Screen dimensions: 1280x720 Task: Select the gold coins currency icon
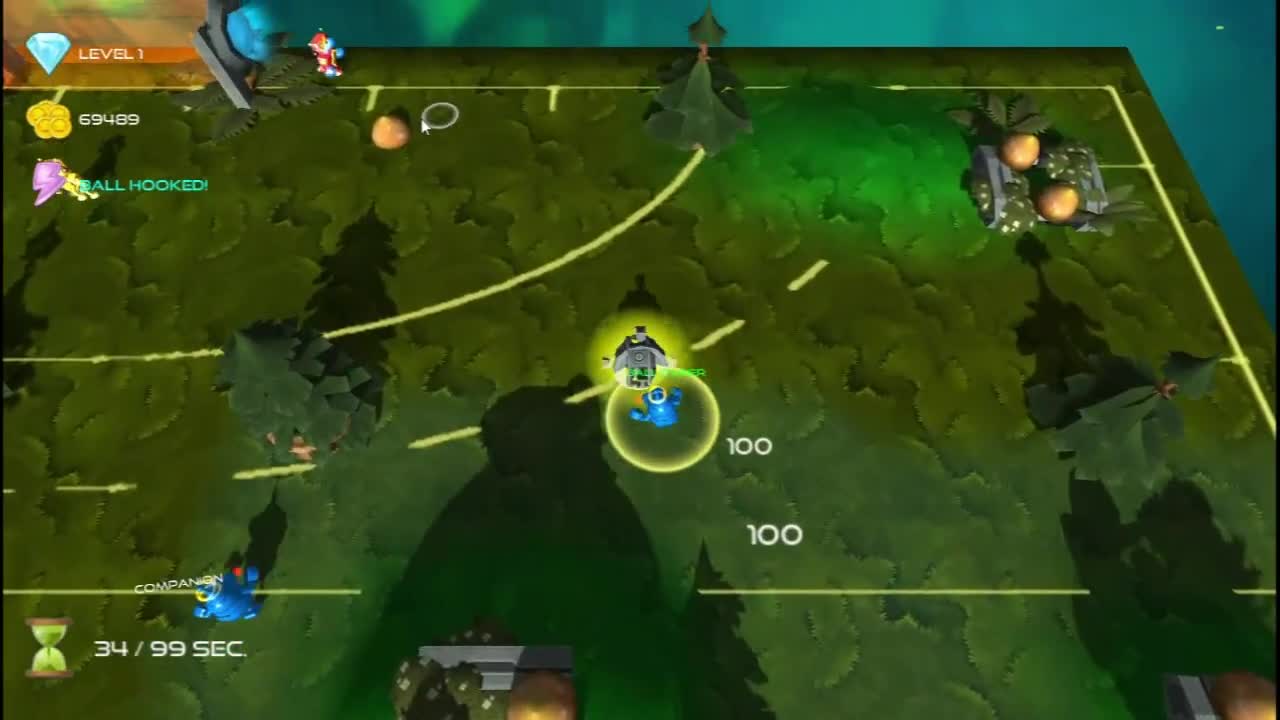point(48,119)
